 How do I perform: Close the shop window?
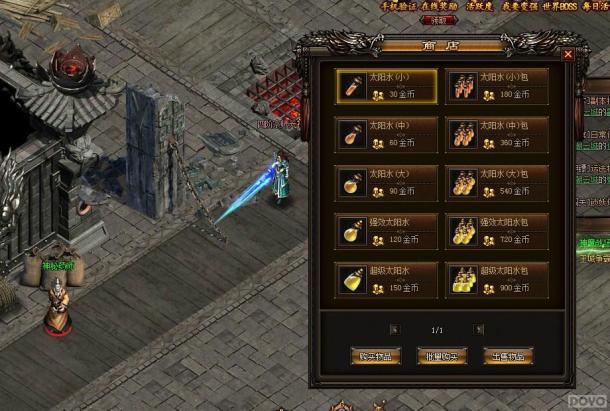568,55
